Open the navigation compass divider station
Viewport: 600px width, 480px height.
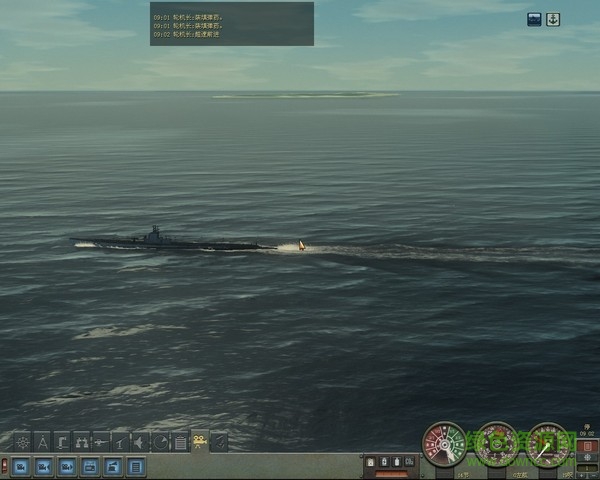click(x=43, y=441)
